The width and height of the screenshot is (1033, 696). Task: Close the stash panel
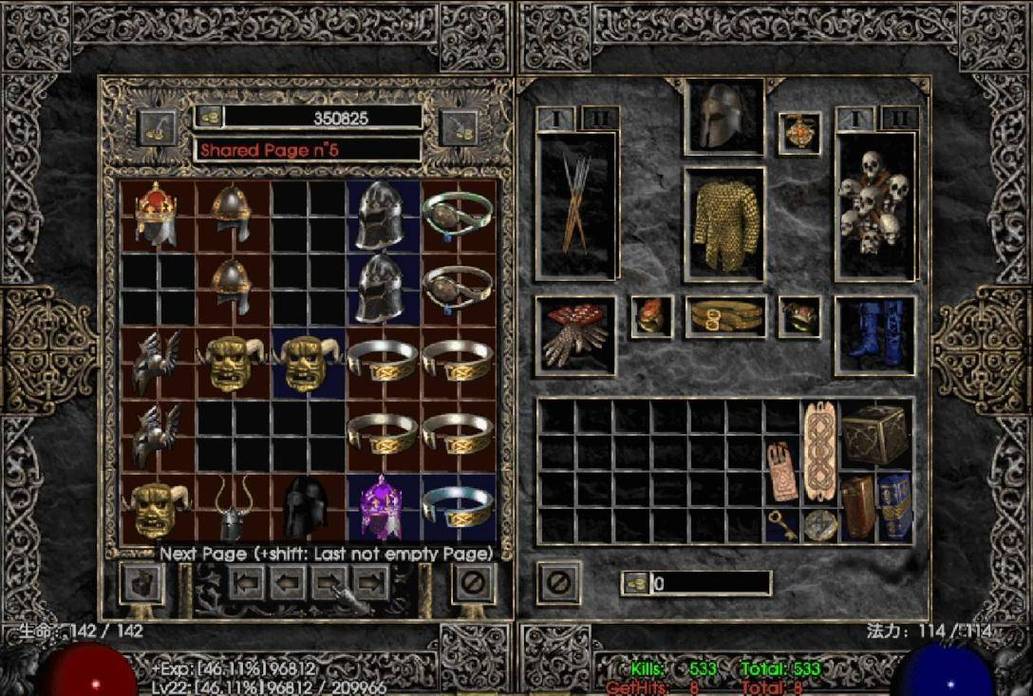(x=473, y=582)
